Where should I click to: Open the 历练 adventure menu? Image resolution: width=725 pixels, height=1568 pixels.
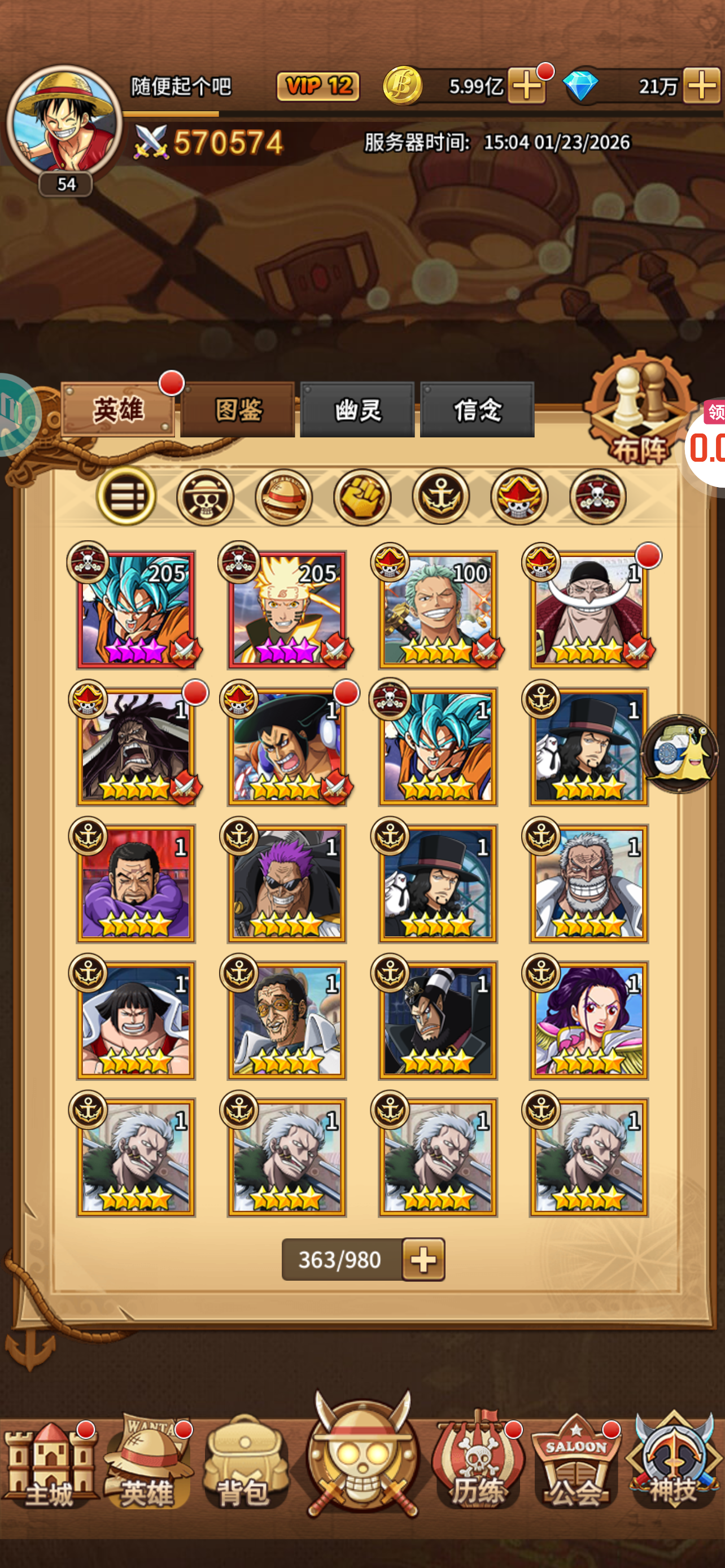click(x=478, y=1464)
